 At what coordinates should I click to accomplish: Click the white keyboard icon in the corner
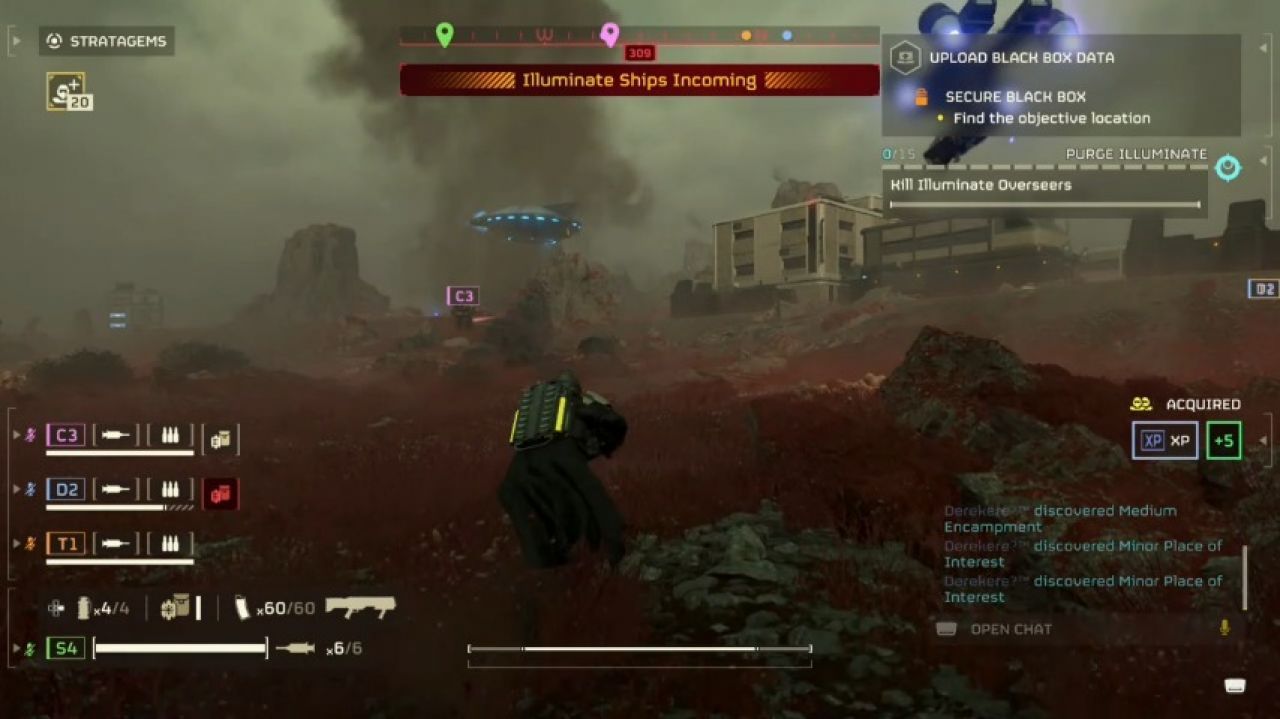pyautogui.click(x=1235, y=685)
